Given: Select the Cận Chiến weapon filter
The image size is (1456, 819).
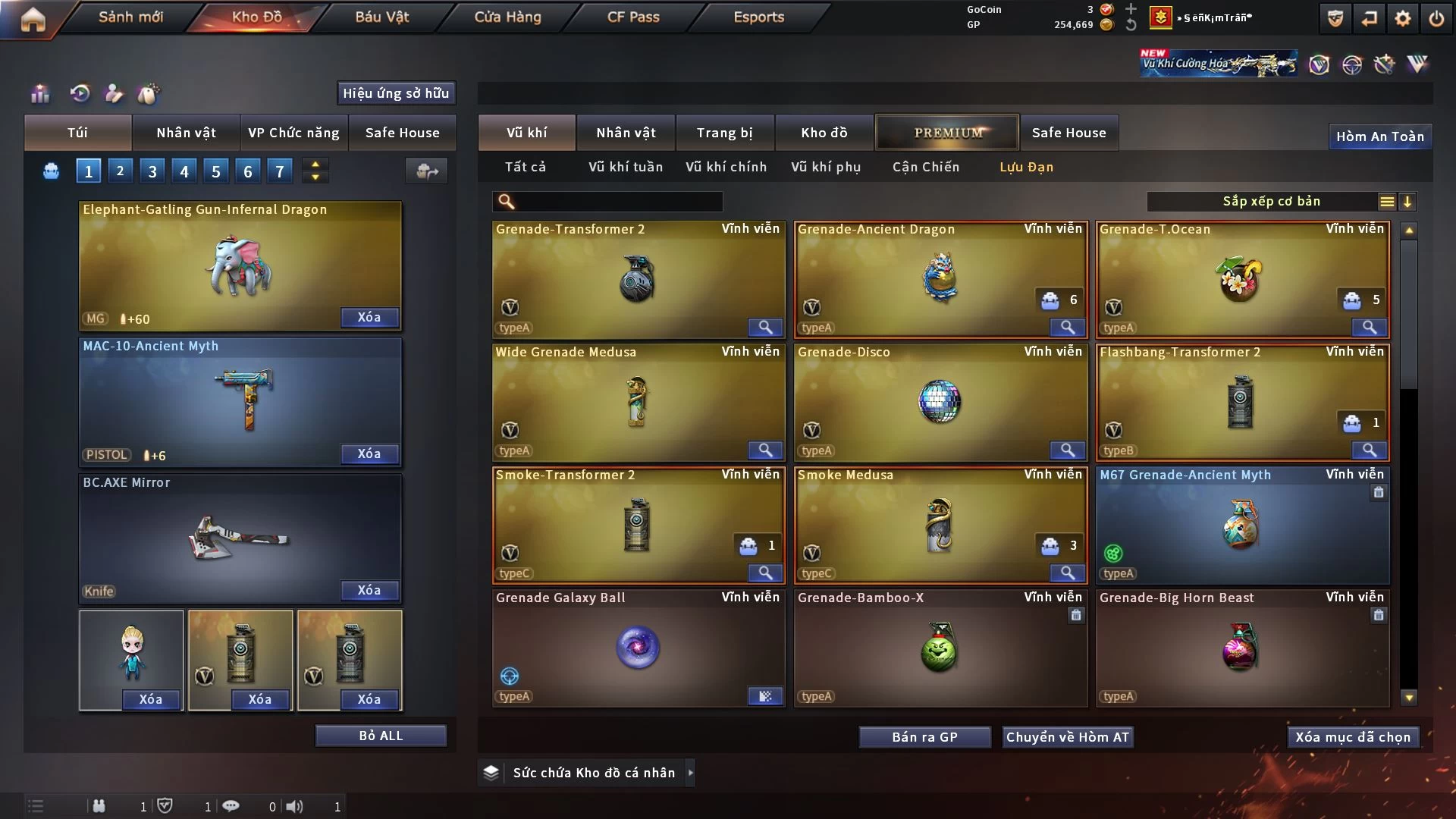Looking at the screenshot, I should 925,167.
